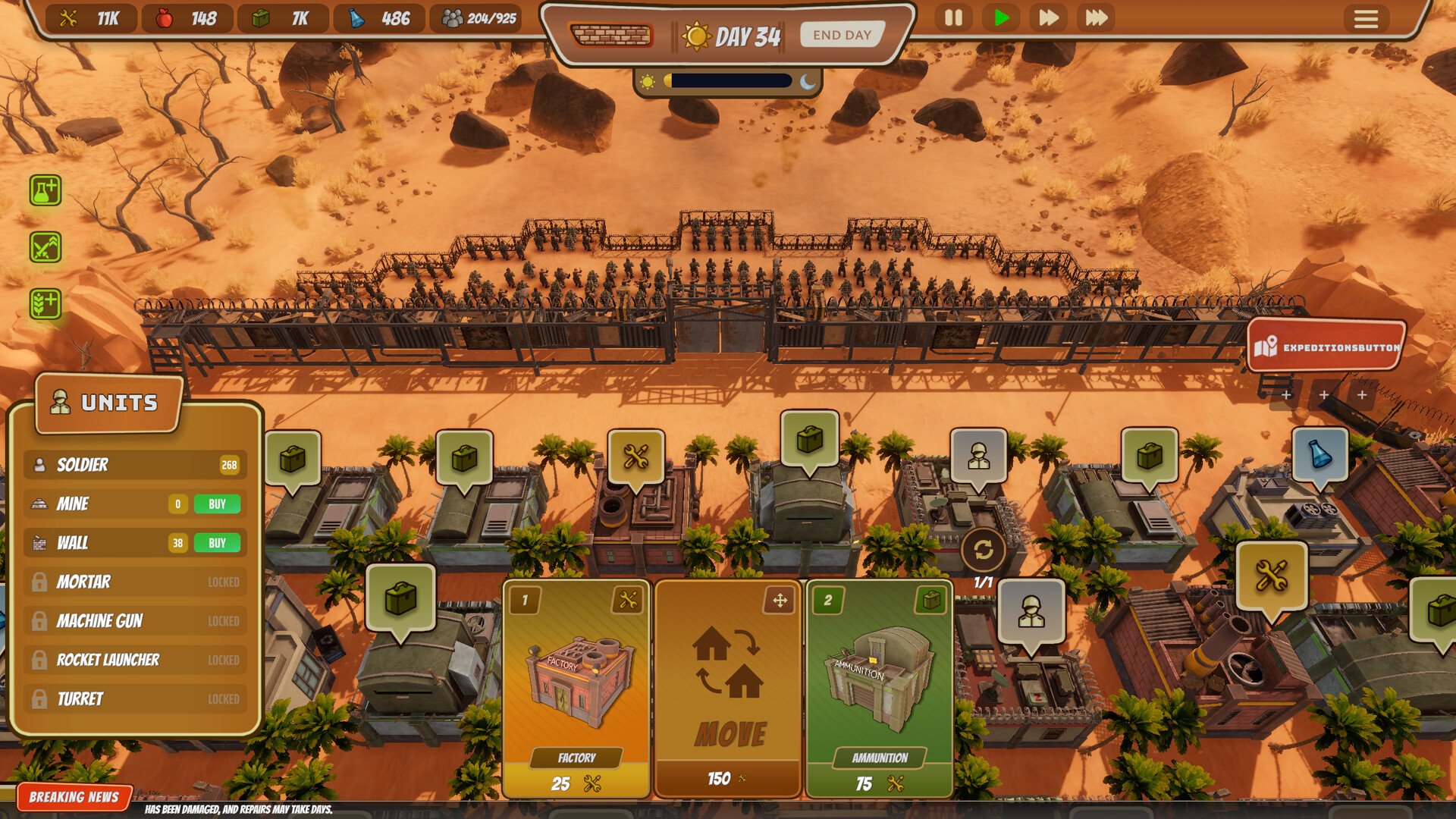This screenshot has height=819, width=1456.
Task: Click the green wheat plus icon
Action: 45,304
